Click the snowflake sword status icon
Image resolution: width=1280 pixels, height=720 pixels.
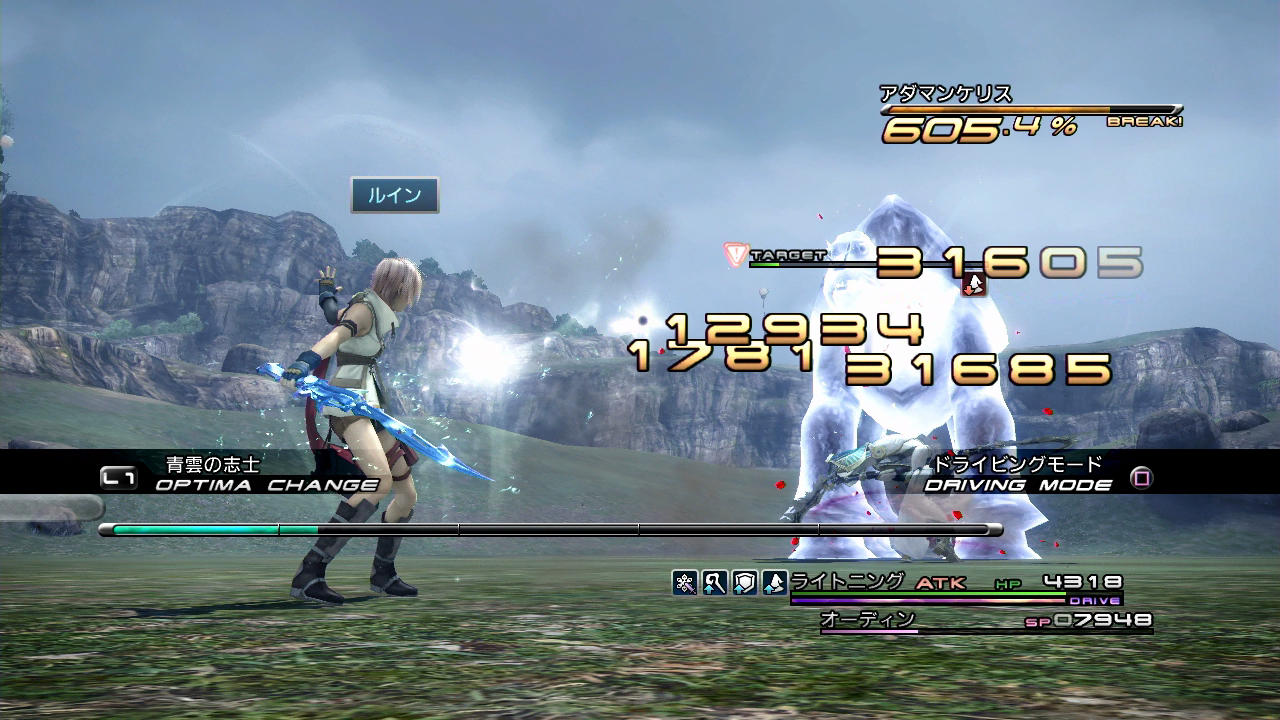click(685, 583)
